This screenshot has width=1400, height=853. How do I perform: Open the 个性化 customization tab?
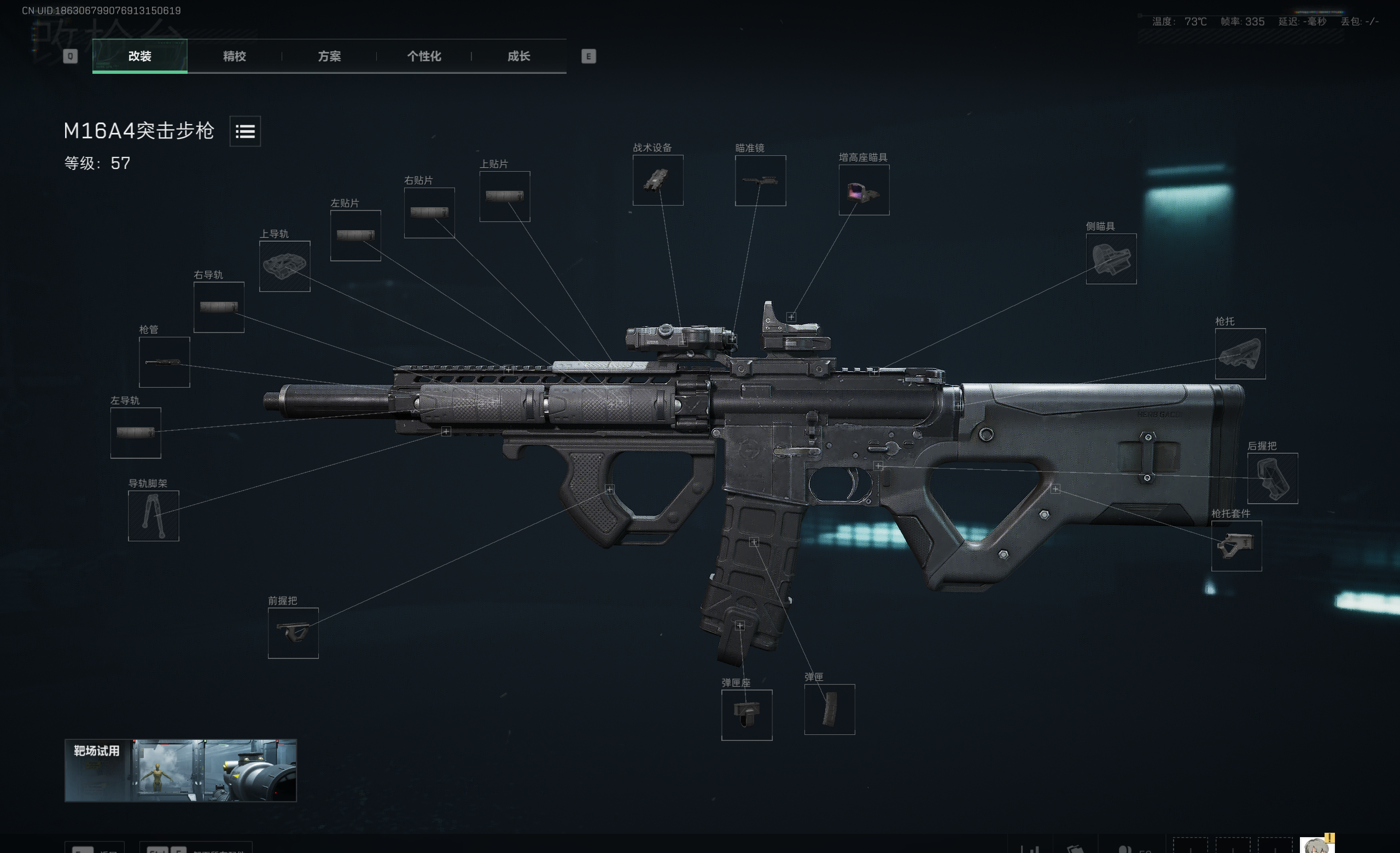(424, 57)
